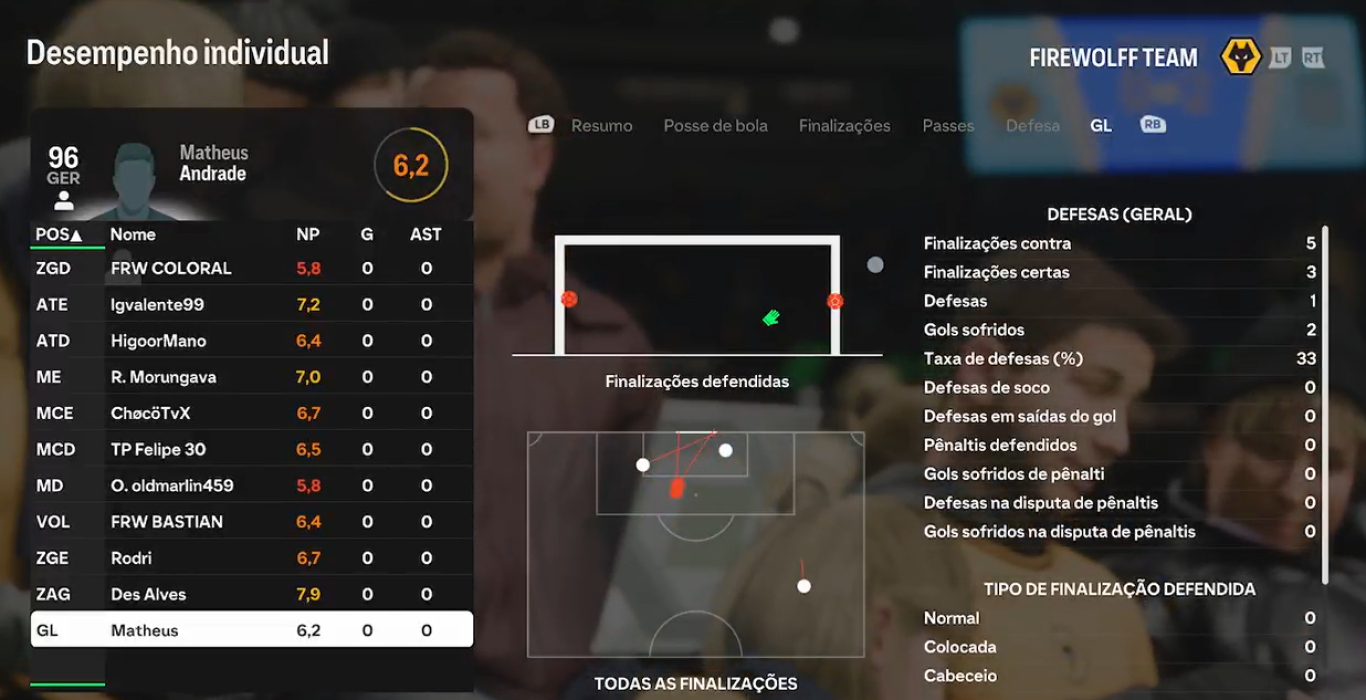Select goalkeeper Matheus row

[x=251, y=630]
